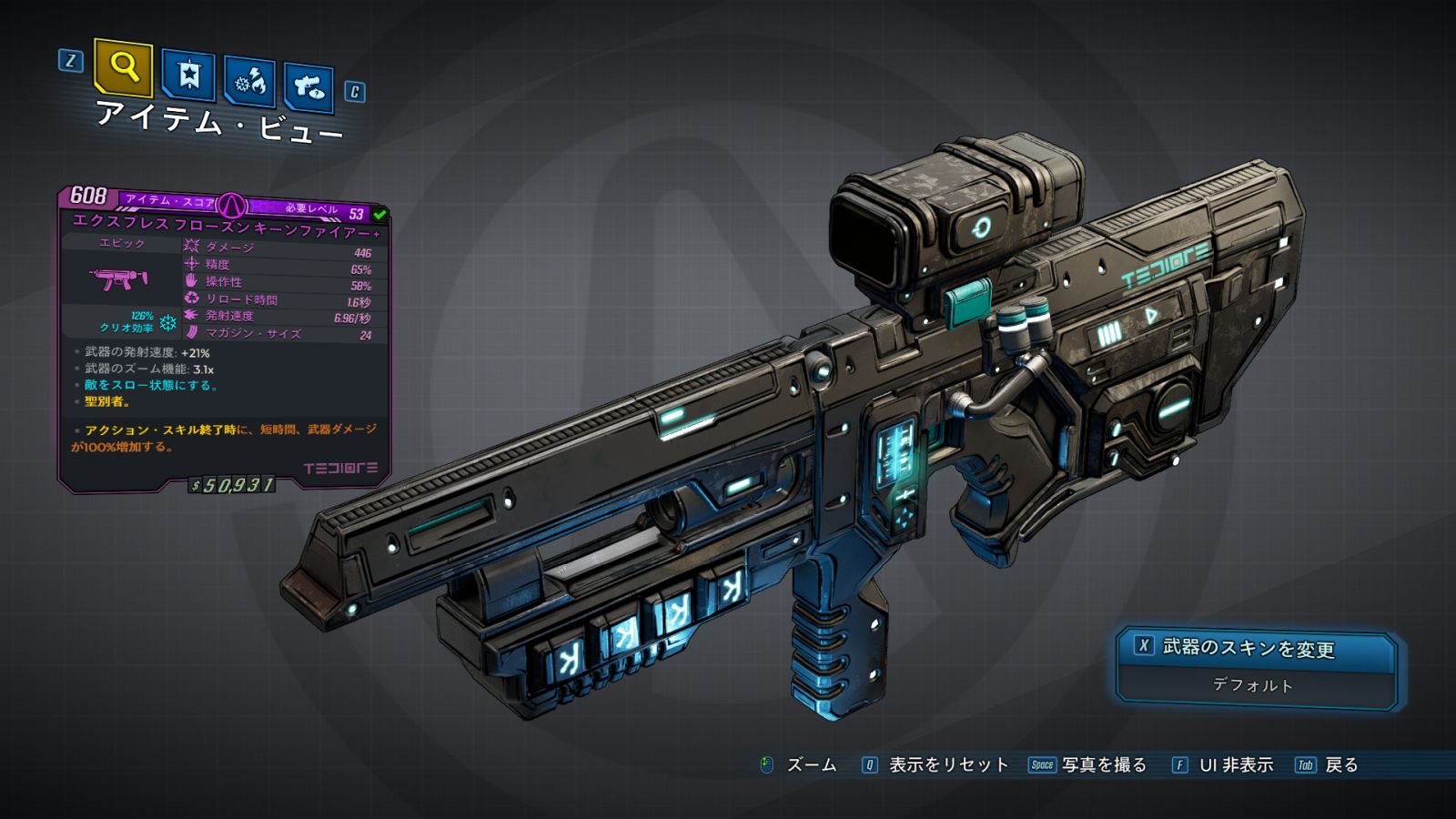Click the 武器のスキンを変更 button
Viewport: 1456px width, 819px height.
tap(1256, 649)
